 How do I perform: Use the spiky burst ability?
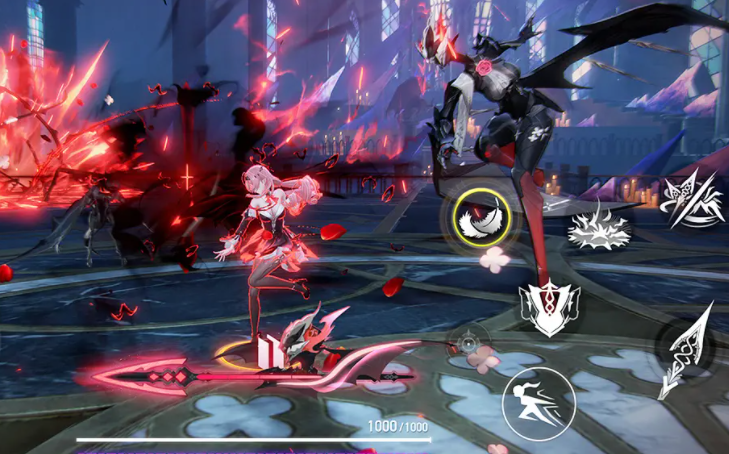point(597,226)
